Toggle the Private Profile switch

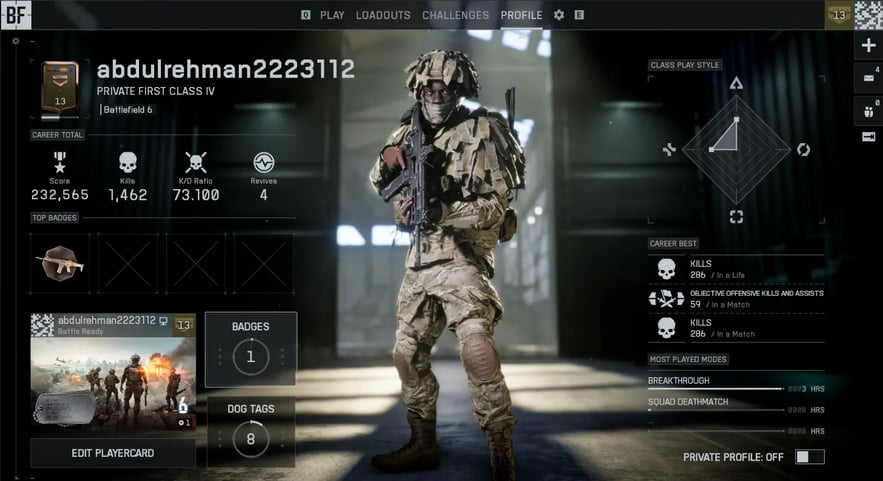[x=809, y=457]
